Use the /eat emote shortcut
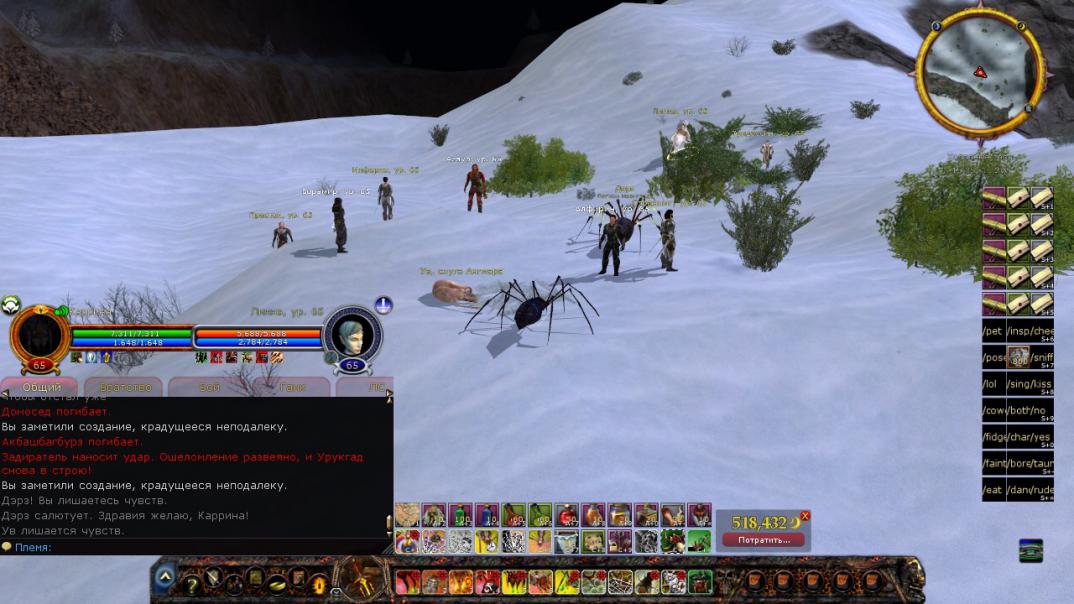The width and height of the screenshot is (1074, 604). 993,489
